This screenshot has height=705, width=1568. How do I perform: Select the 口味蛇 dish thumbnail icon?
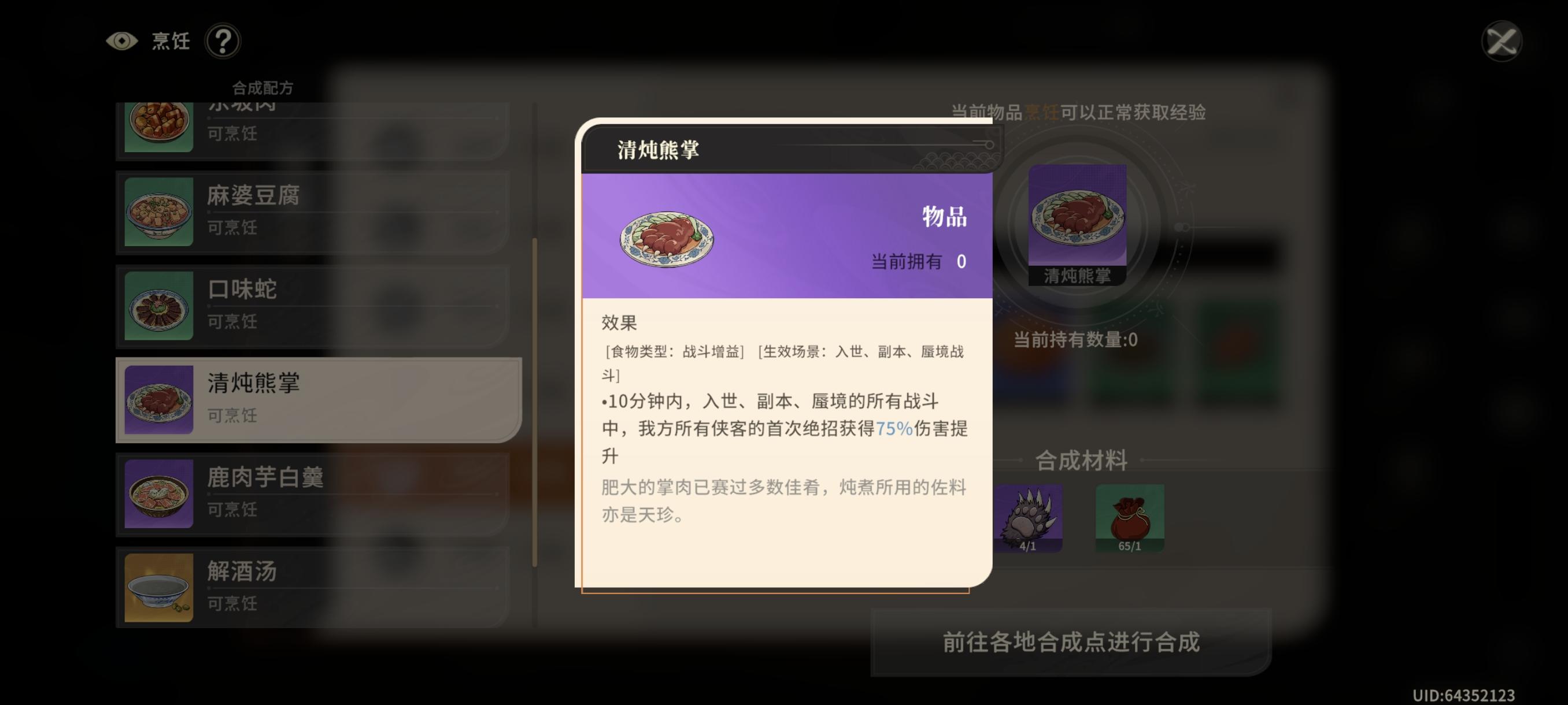(158, 304)
